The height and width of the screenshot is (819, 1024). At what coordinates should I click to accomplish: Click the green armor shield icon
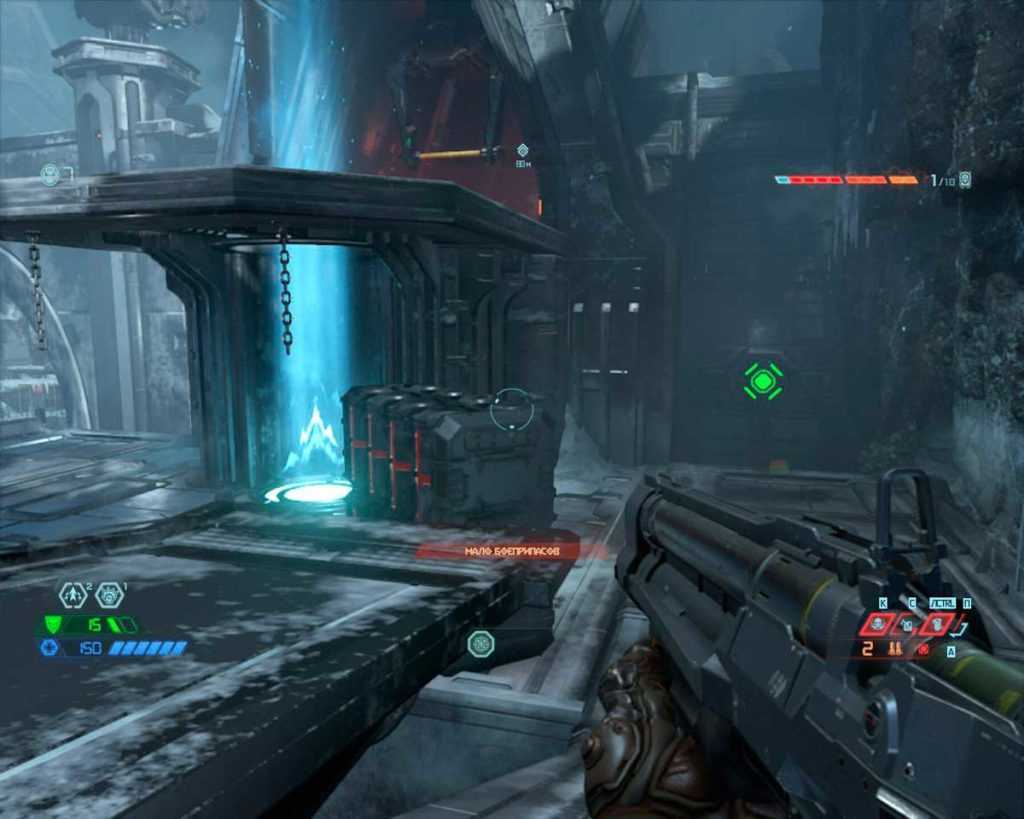[50, 625]
